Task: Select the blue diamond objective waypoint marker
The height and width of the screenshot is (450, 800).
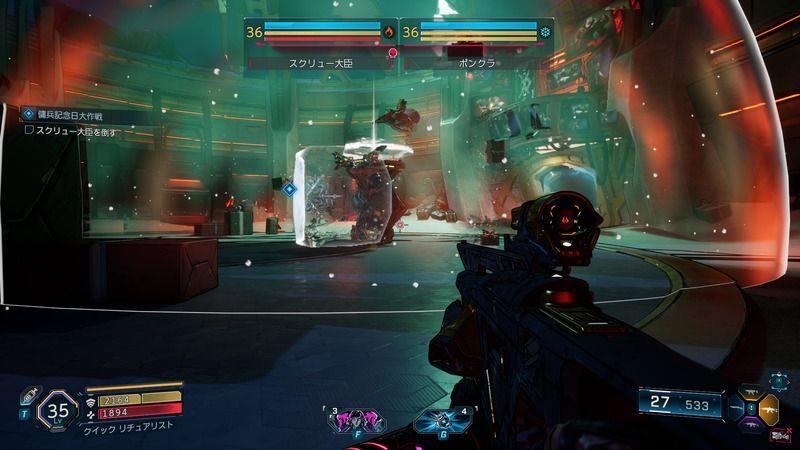Action: pos(289,188)
